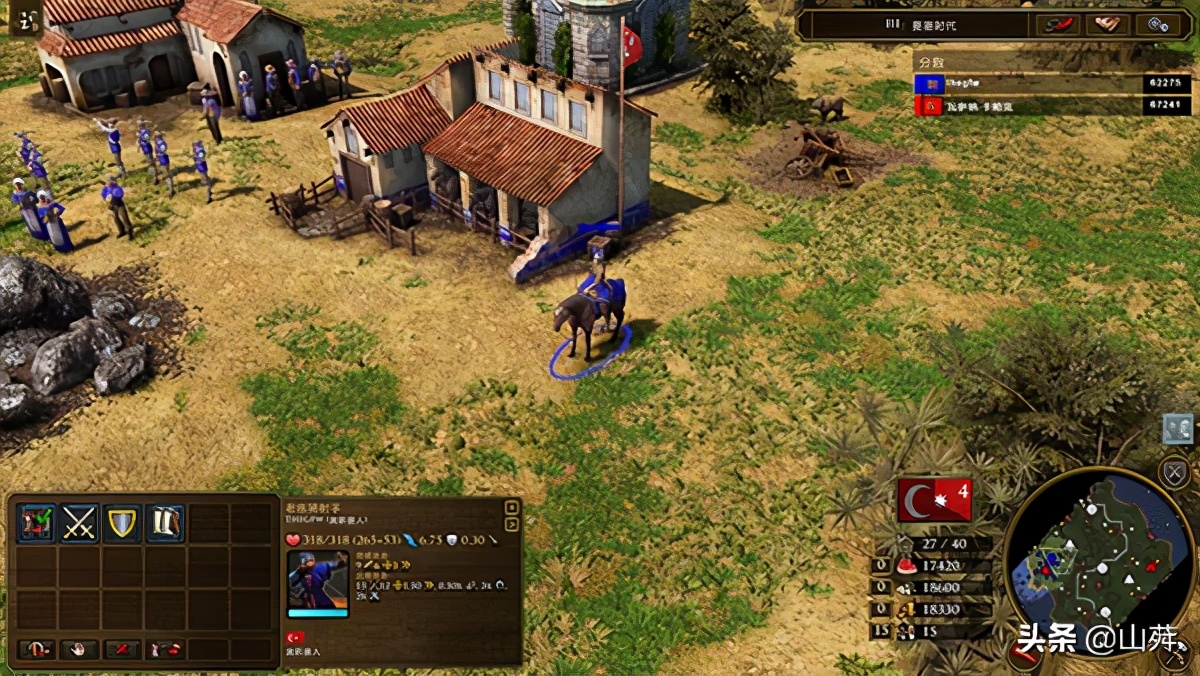This screenshot has width=1200, height=676.
Task: Expand unit panel with the arrow button
Action: pyautogui.click(x=512, y=524)
